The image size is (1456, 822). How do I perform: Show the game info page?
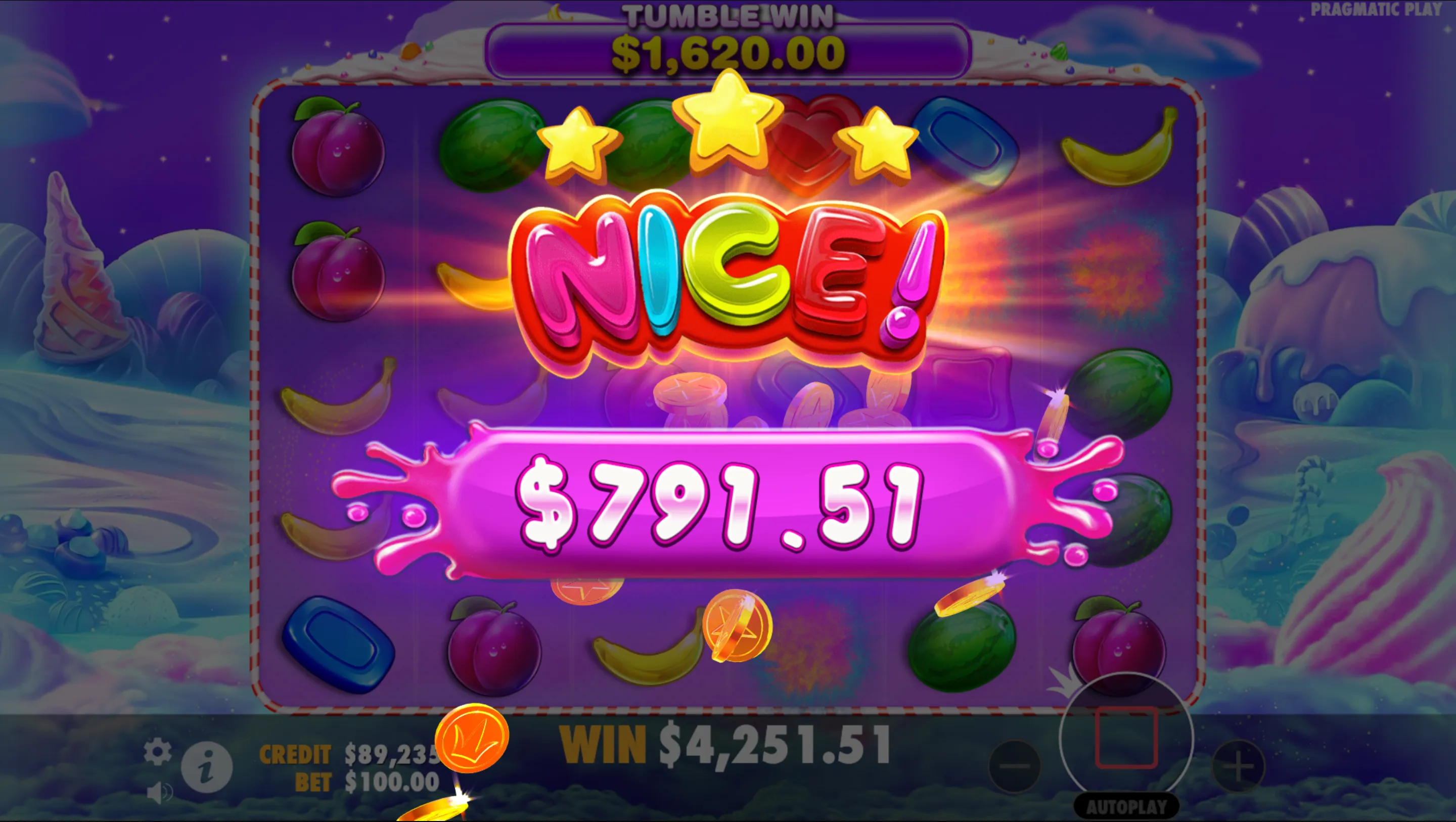click(x=206, y=768)
